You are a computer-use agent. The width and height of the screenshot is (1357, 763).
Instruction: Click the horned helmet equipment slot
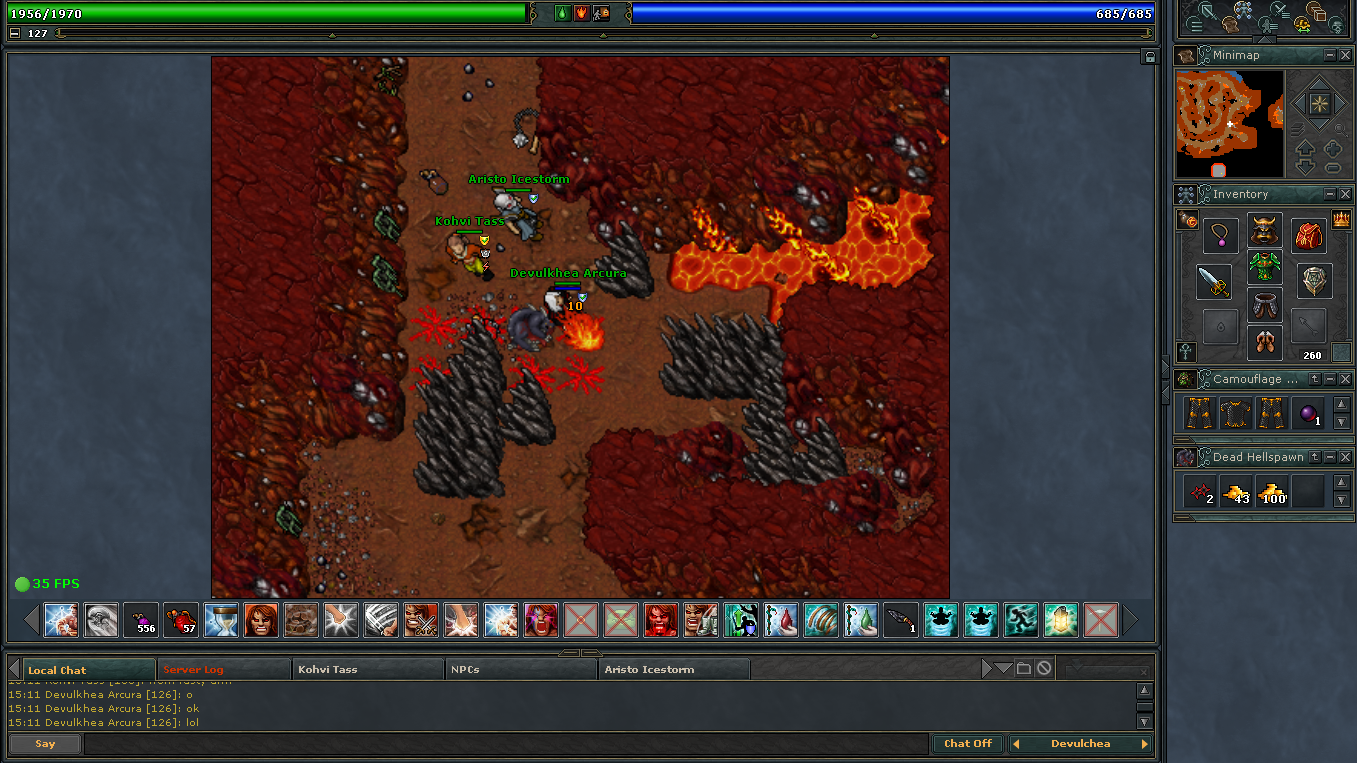[x=1264, y=231]
